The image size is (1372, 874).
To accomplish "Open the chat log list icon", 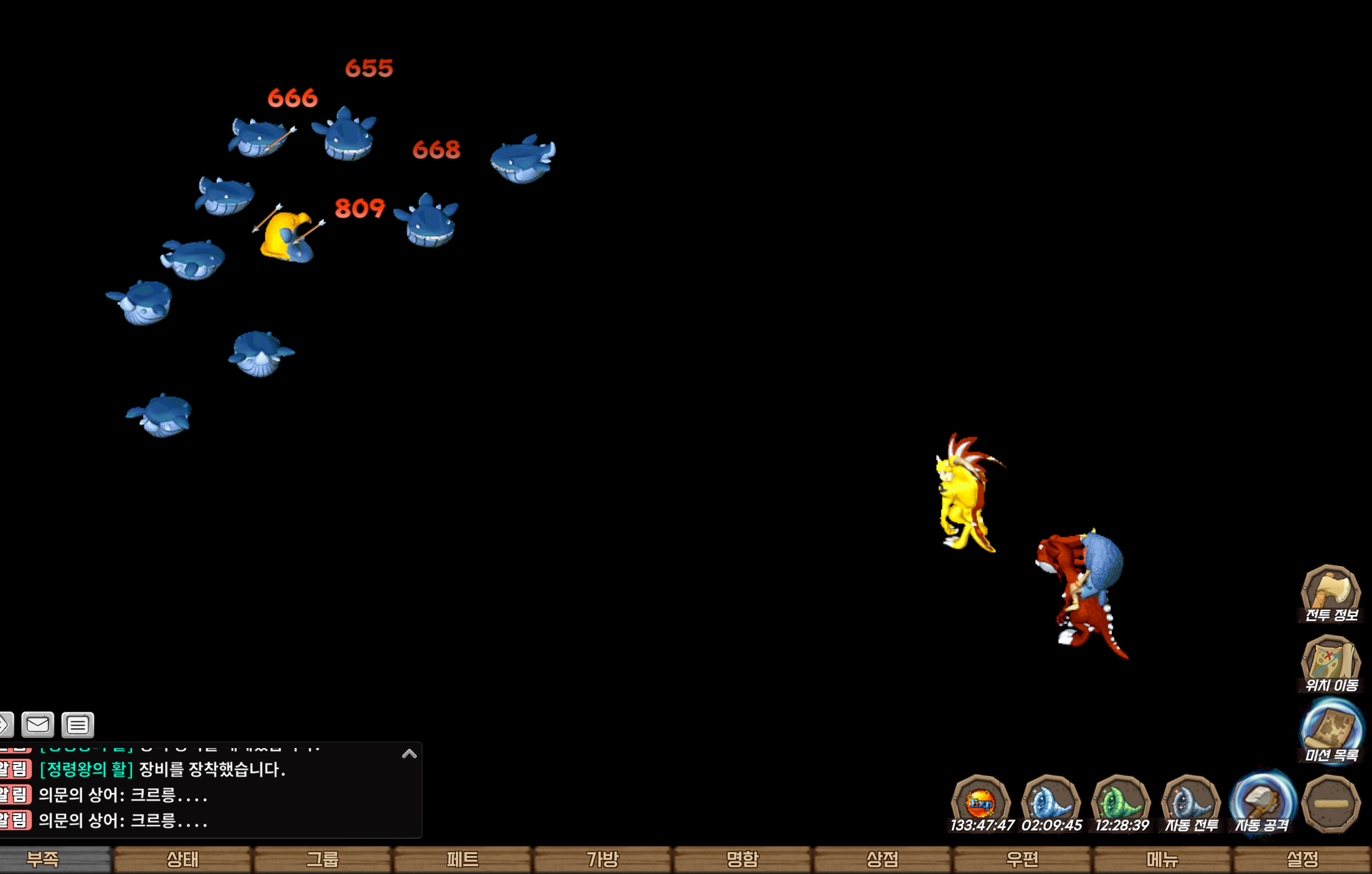I will (77, 725).
